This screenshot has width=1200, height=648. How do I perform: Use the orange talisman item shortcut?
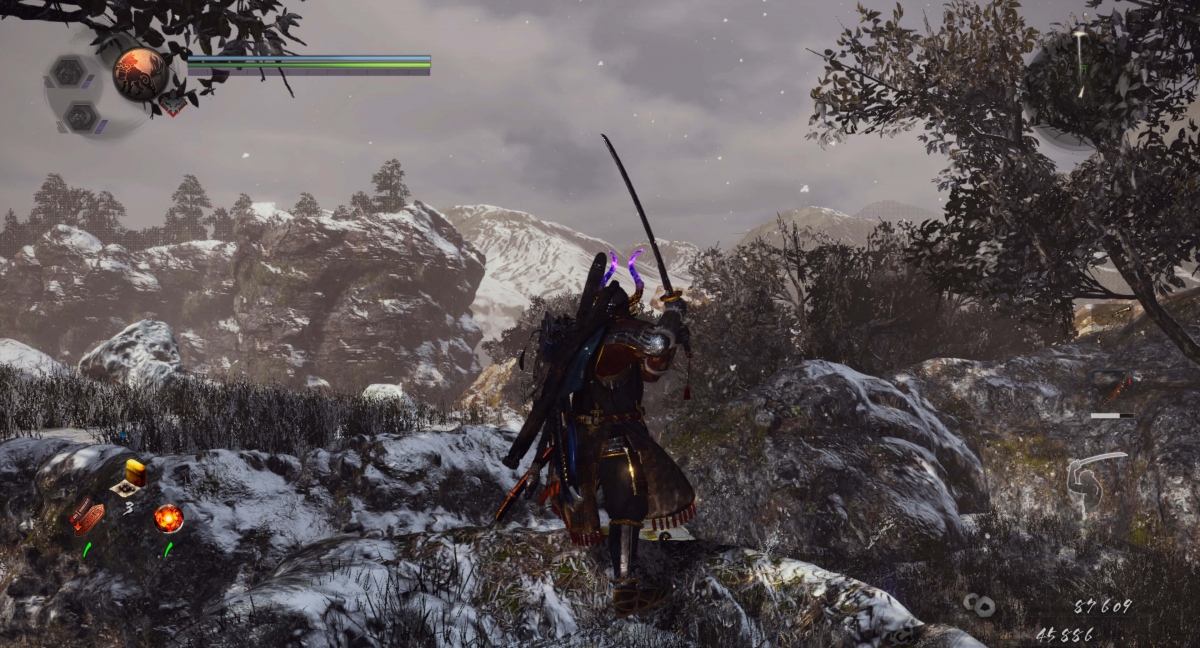[87, 515]
